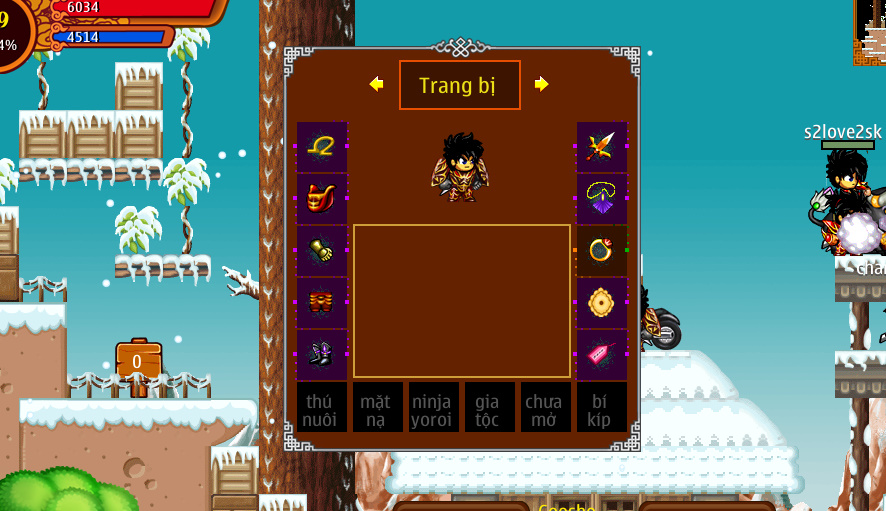Viewport: 886px width, 511px height.
Task: Select the golden pendant equipment slot
Action: point(601,302)
